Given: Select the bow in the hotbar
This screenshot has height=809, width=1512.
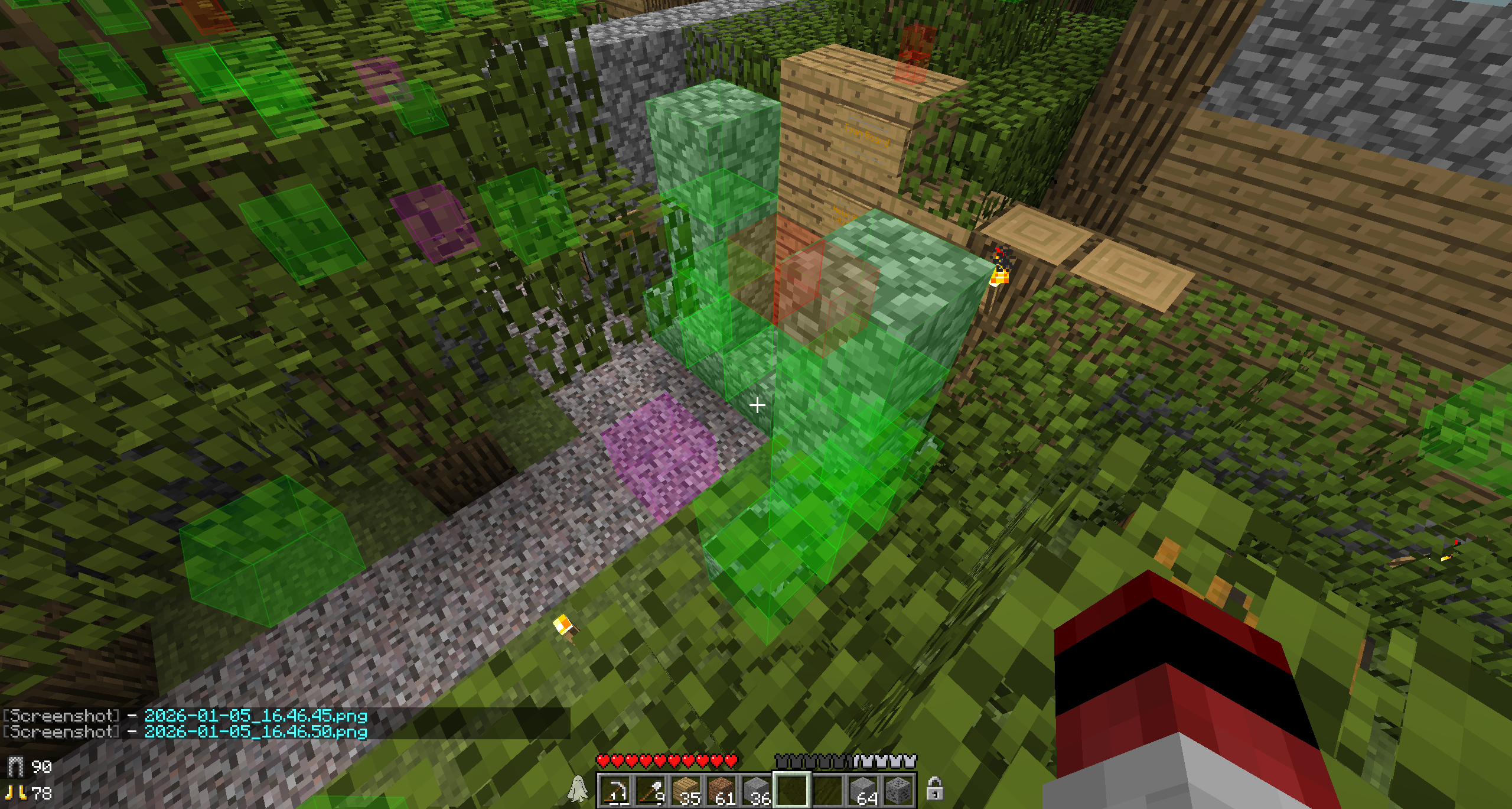Looking at the screenshot, I should point(615,790).
